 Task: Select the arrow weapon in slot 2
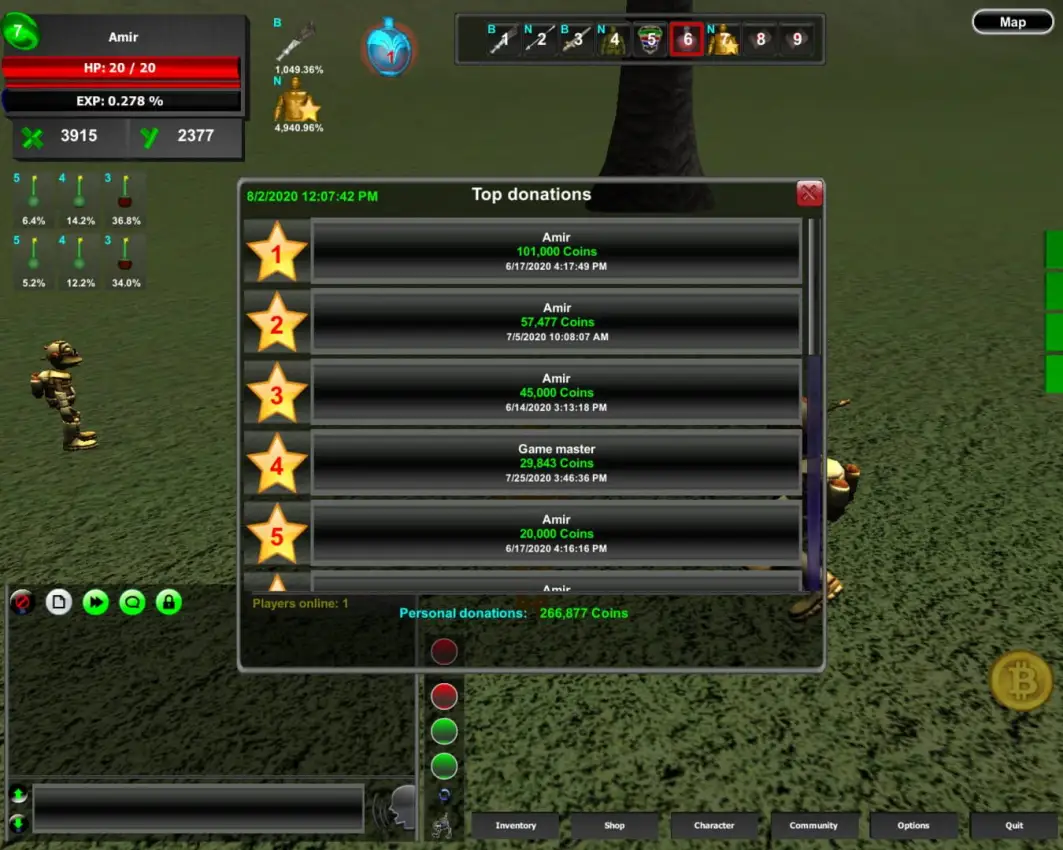coord(539,40)
